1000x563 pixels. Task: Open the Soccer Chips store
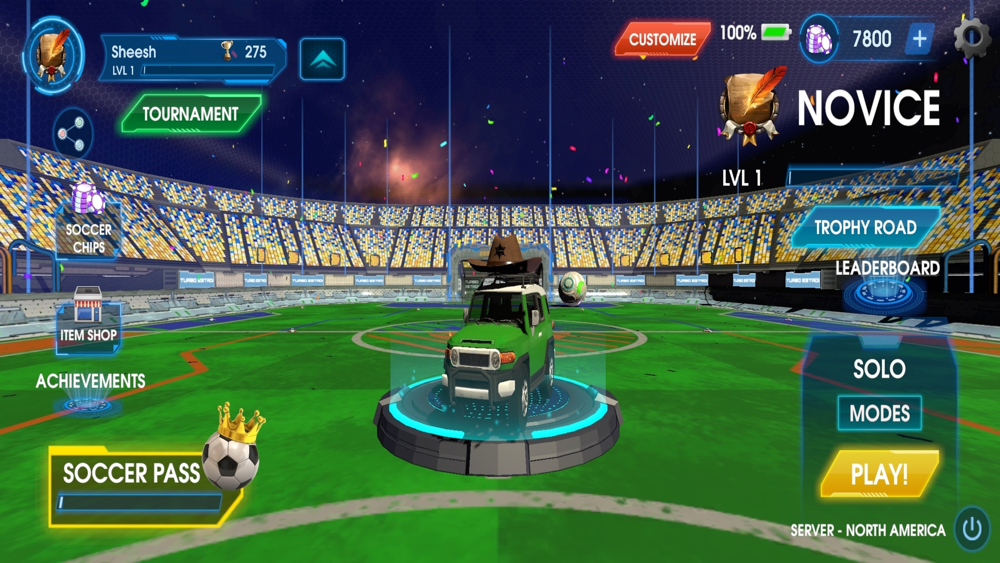click(88, 218)
